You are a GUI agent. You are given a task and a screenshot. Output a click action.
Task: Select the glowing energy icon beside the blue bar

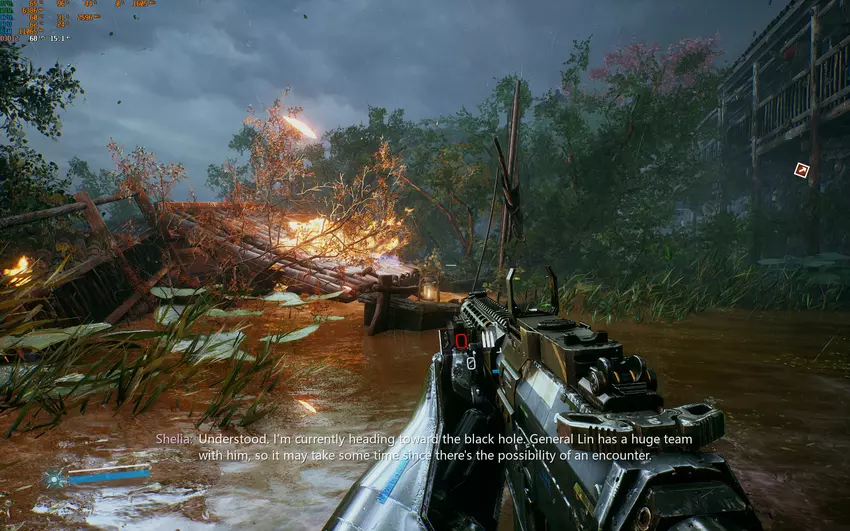coord(52,479)
